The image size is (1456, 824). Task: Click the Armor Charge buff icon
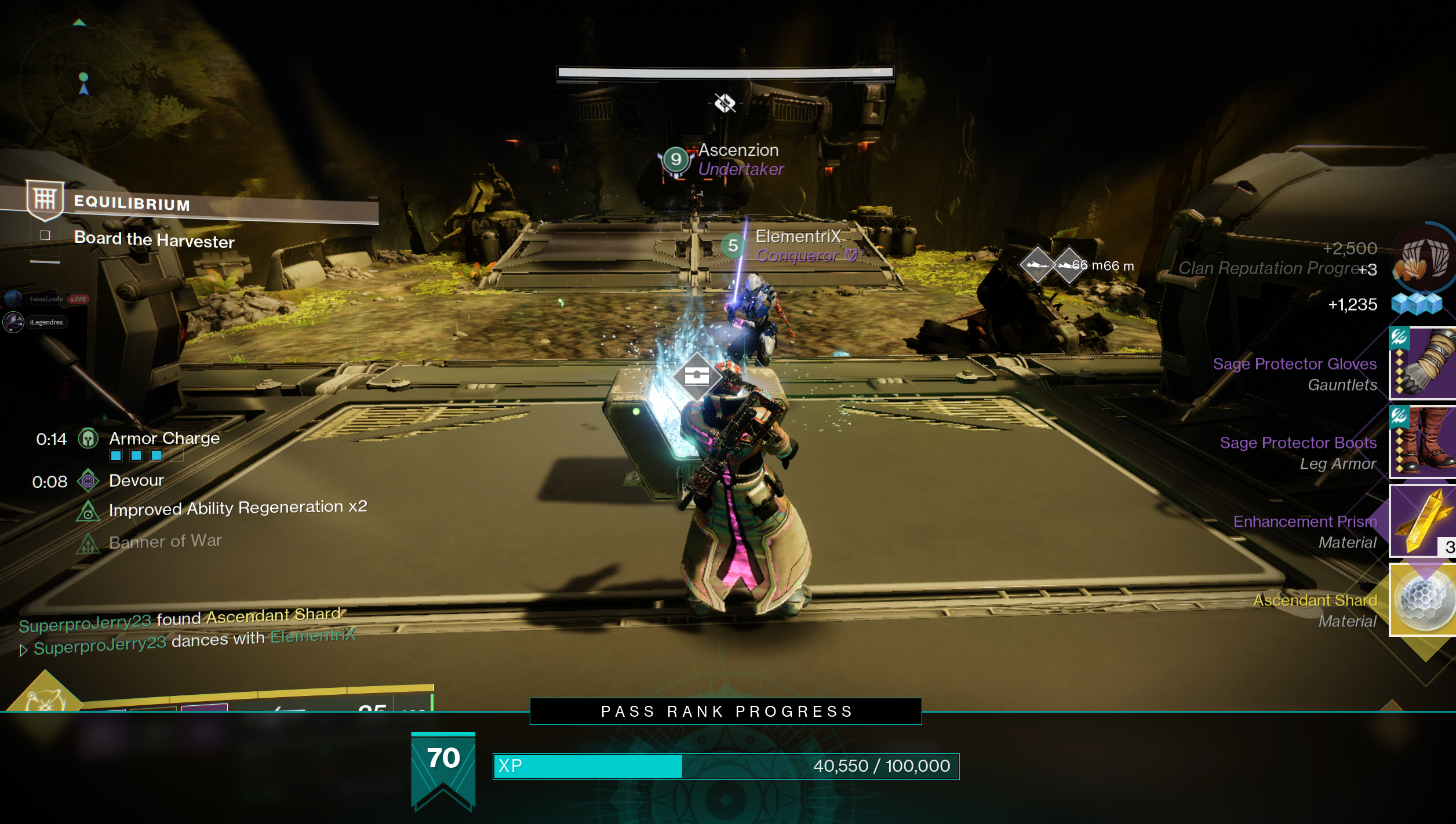pos(89,439)
